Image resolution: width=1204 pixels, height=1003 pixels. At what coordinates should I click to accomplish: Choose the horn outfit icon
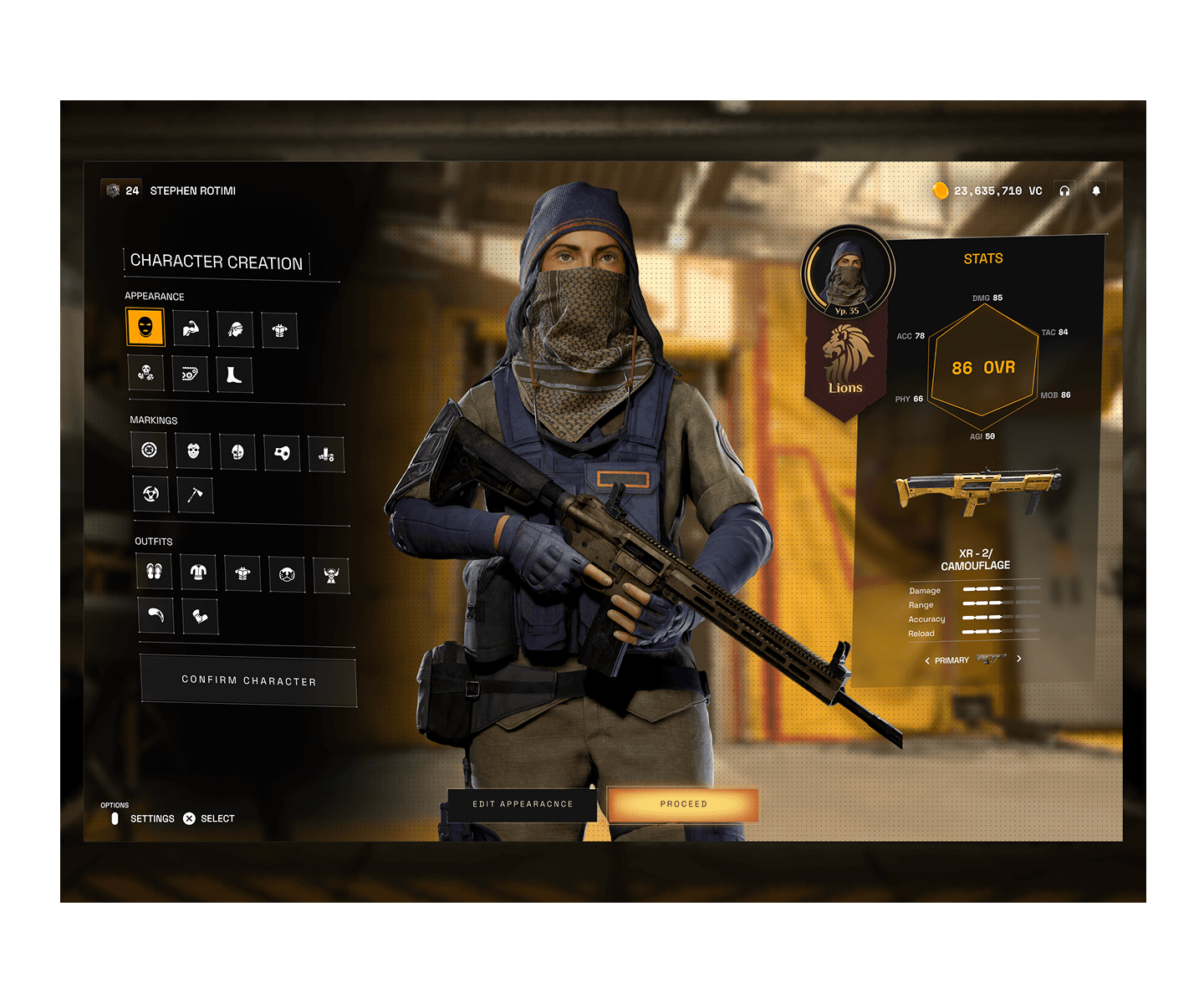[156, 615]
